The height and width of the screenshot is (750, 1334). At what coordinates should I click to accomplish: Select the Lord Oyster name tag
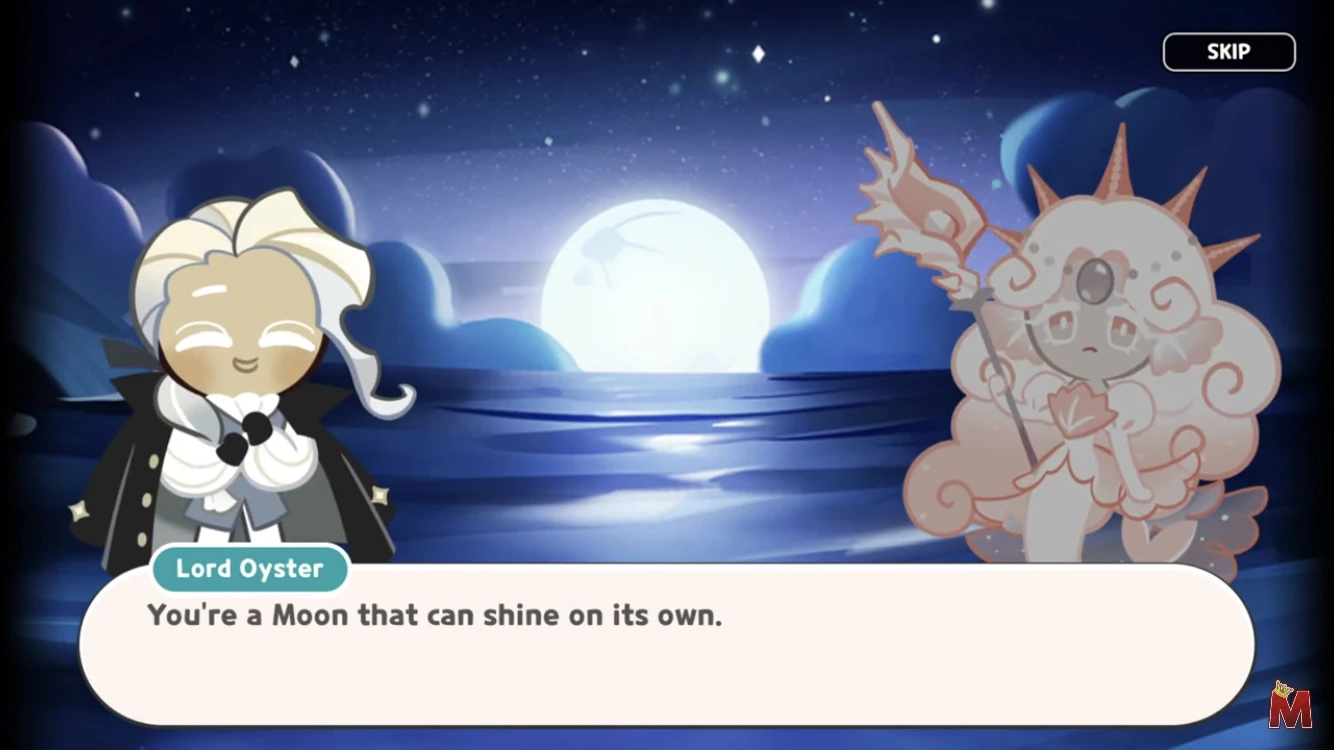click(x=249, y=568)
